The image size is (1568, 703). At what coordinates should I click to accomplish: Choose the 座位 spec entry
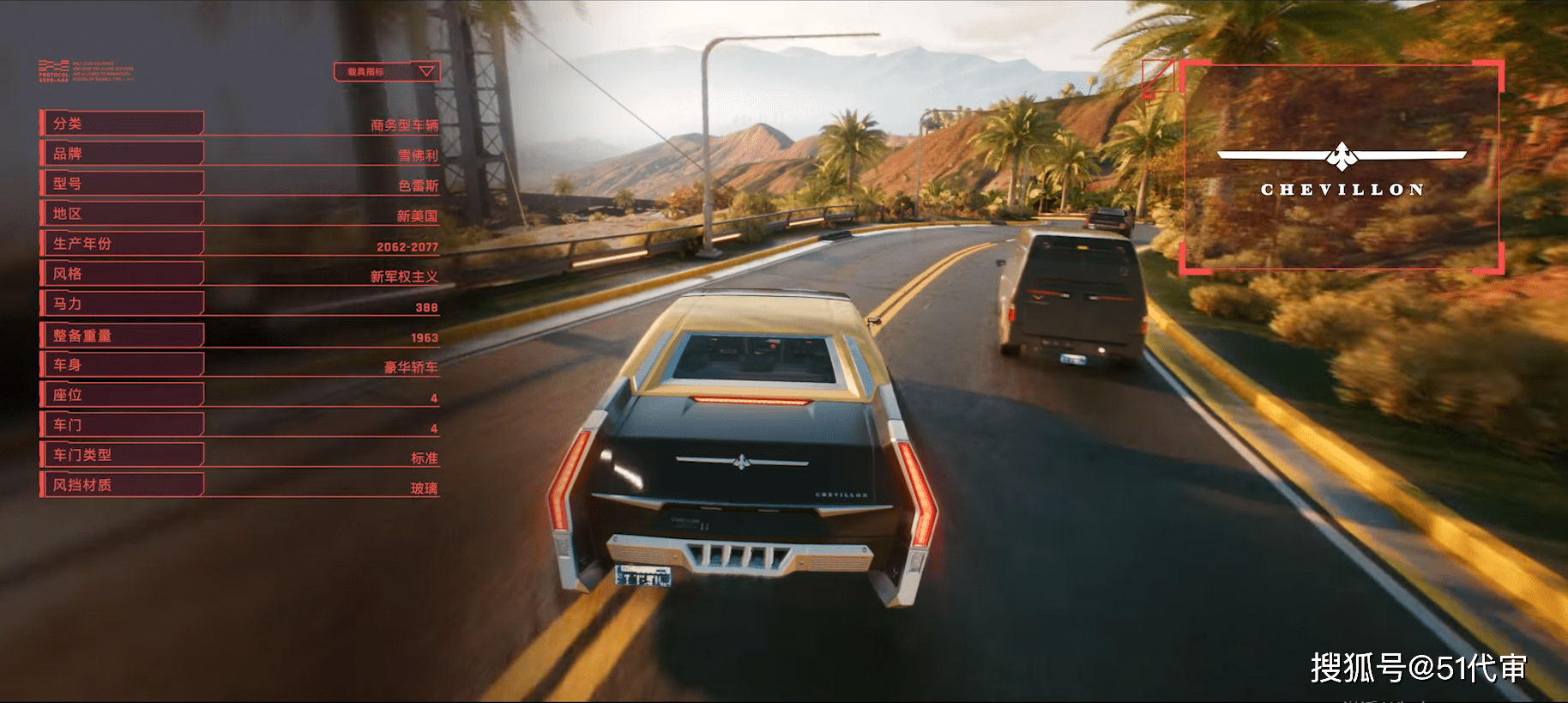(x=122, y=395)
